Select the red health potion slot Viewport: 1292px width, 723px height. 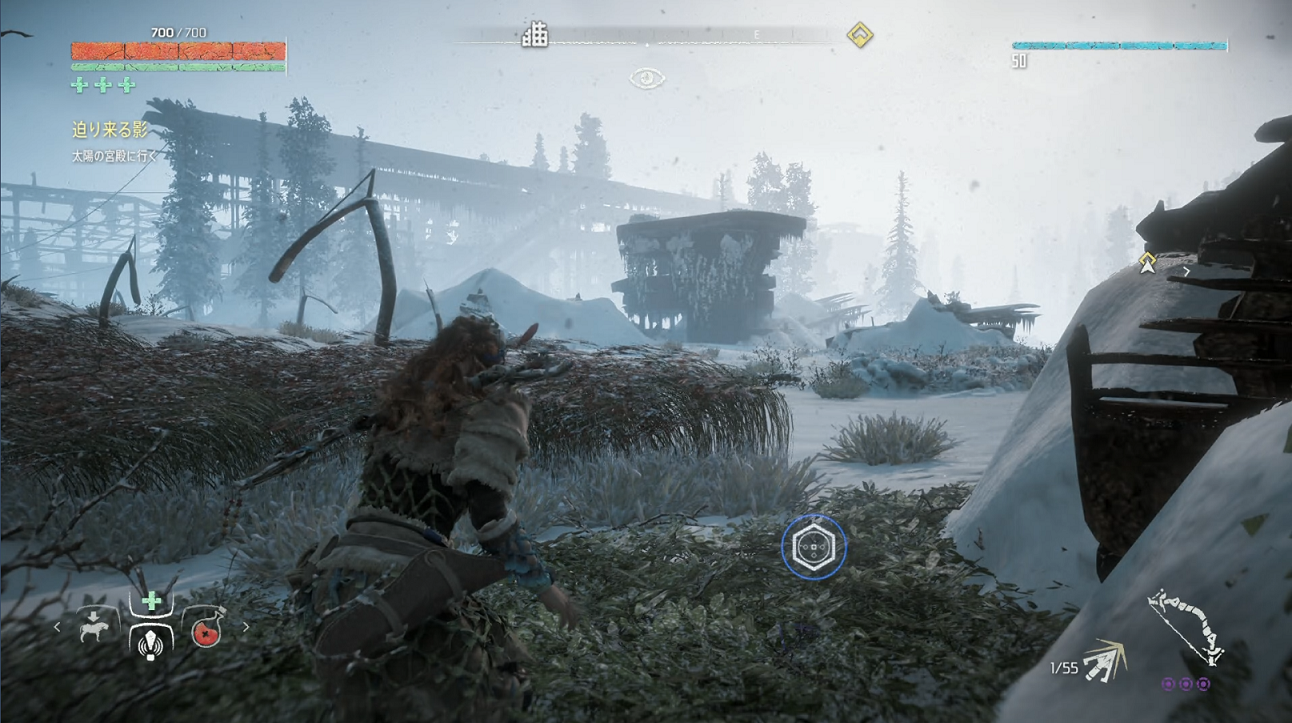tap(205, 628)
